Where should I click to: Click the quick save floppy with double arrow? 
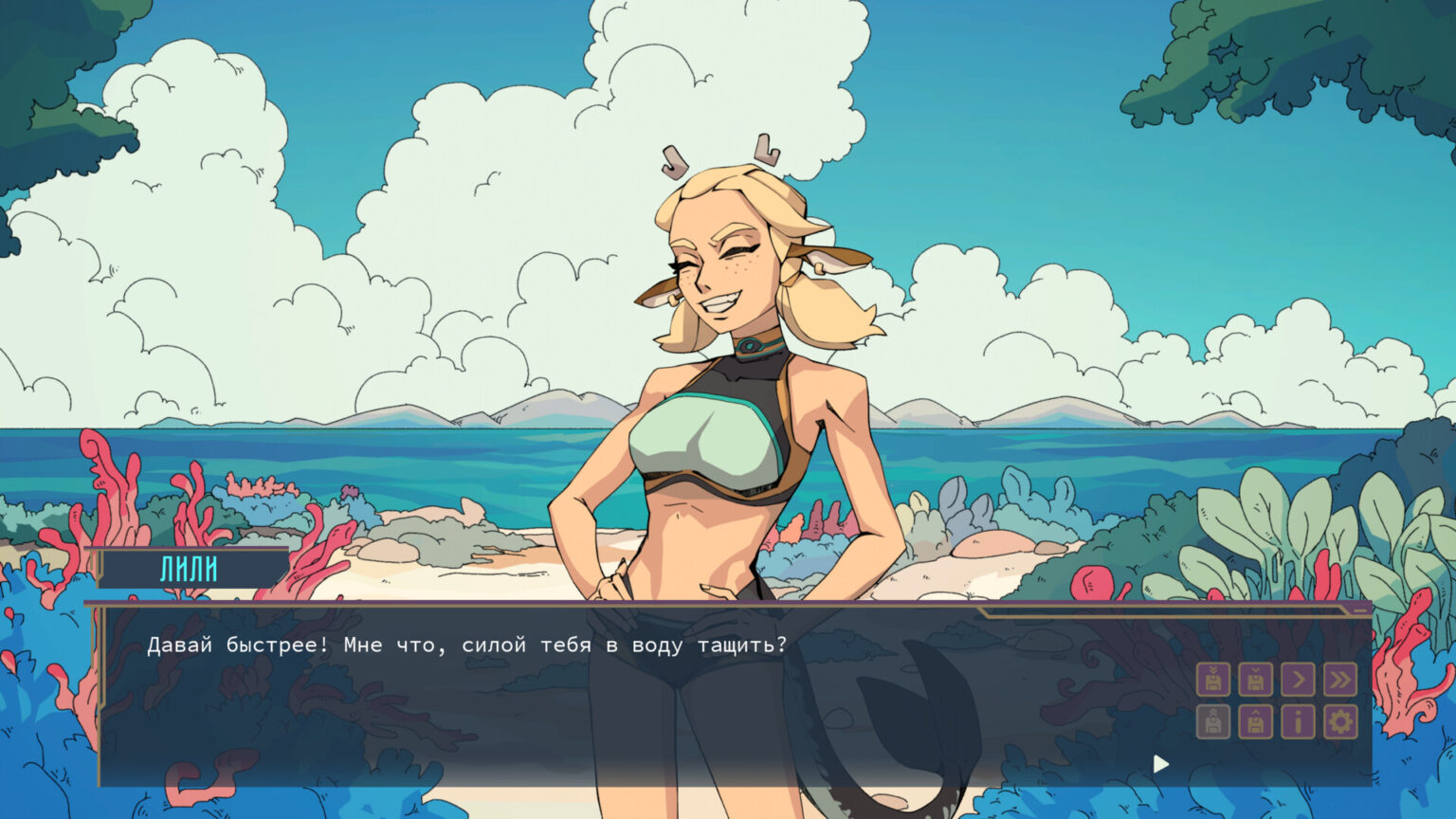click(1213, 680)
